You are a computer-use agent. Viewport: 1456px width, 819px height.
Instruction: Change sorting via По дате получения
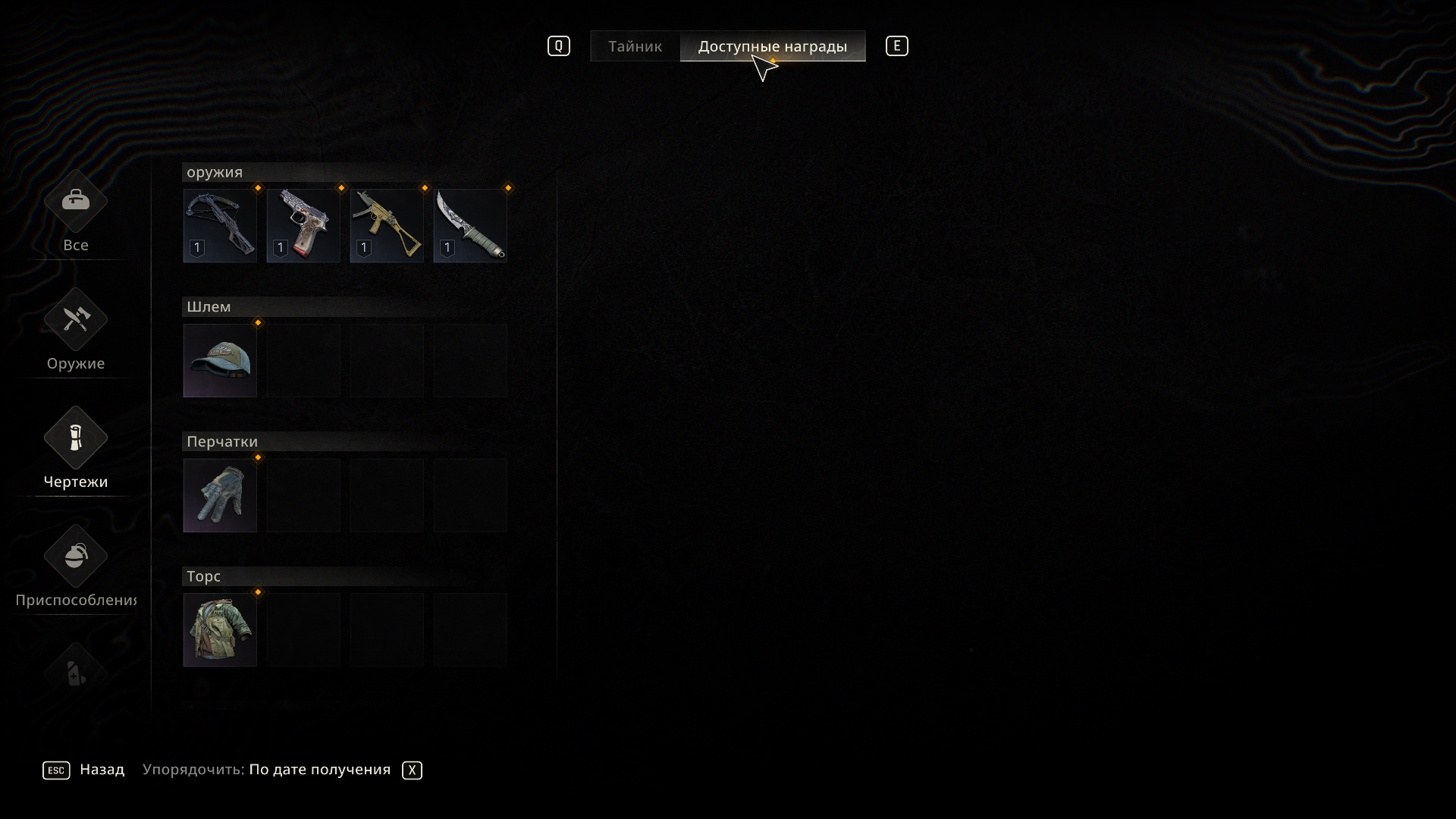319,770
